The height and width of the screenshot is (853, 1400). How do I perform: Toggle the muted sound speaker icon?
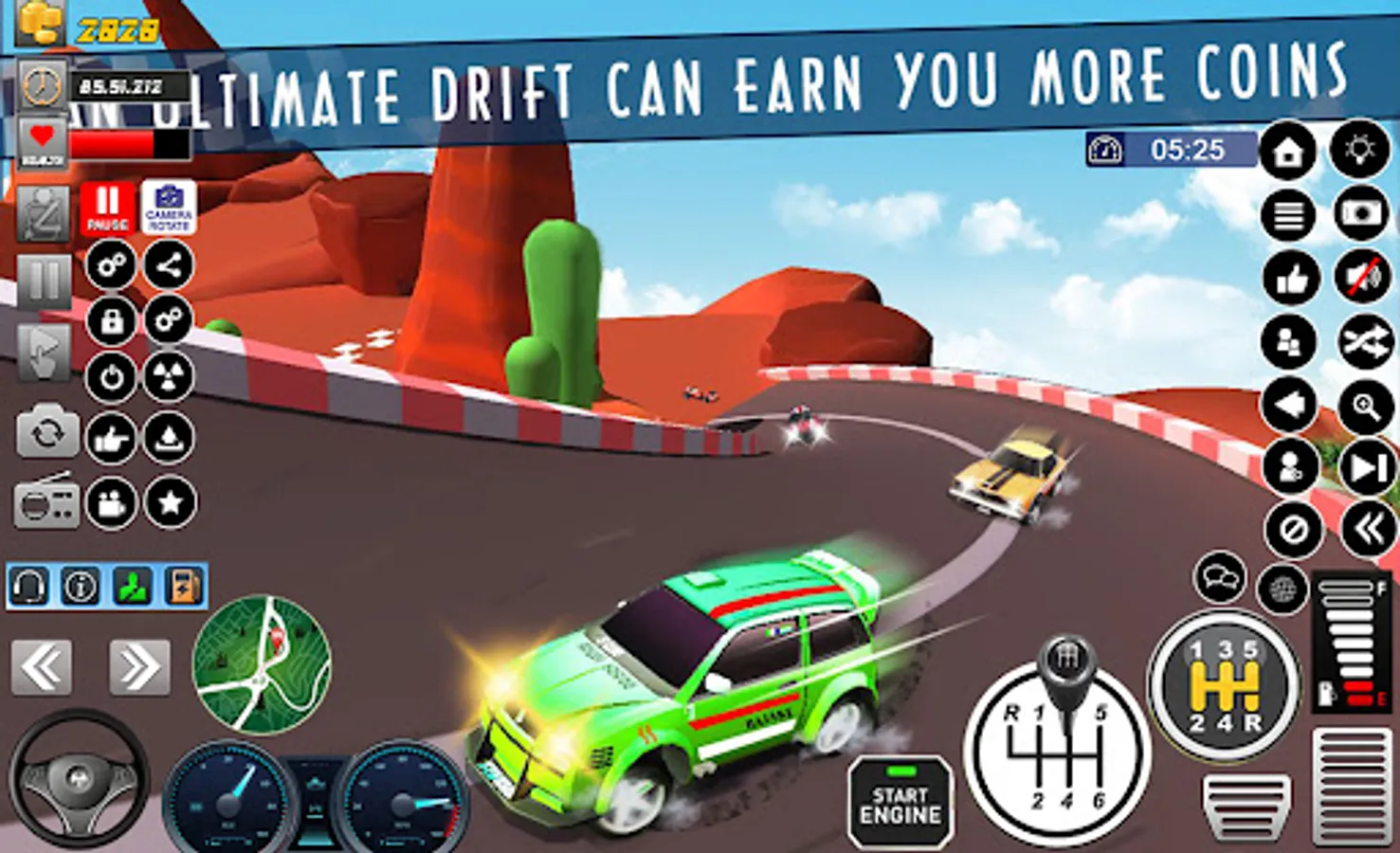(x=1362, y=278)
